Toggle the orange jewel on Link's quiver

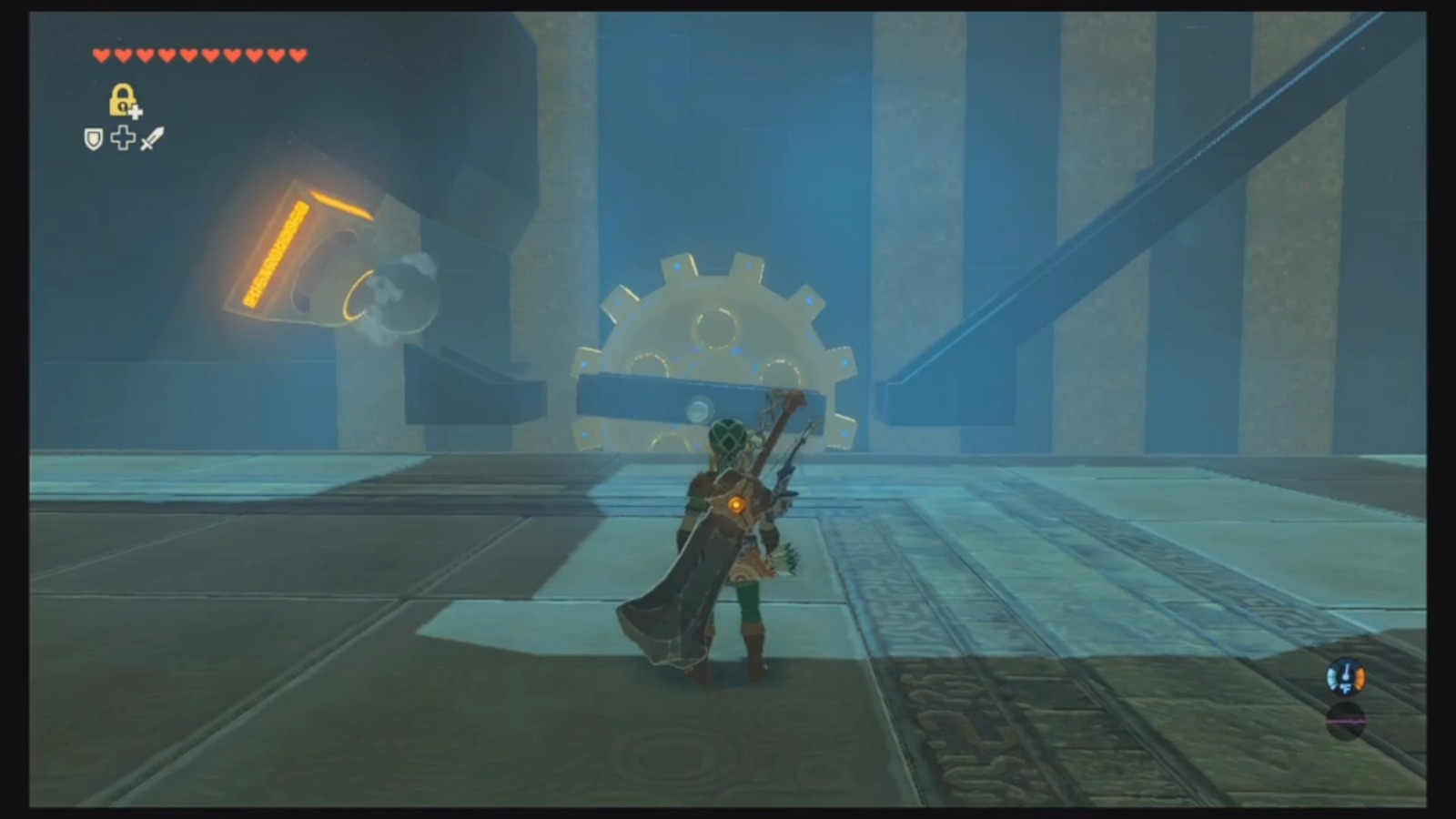737,504
